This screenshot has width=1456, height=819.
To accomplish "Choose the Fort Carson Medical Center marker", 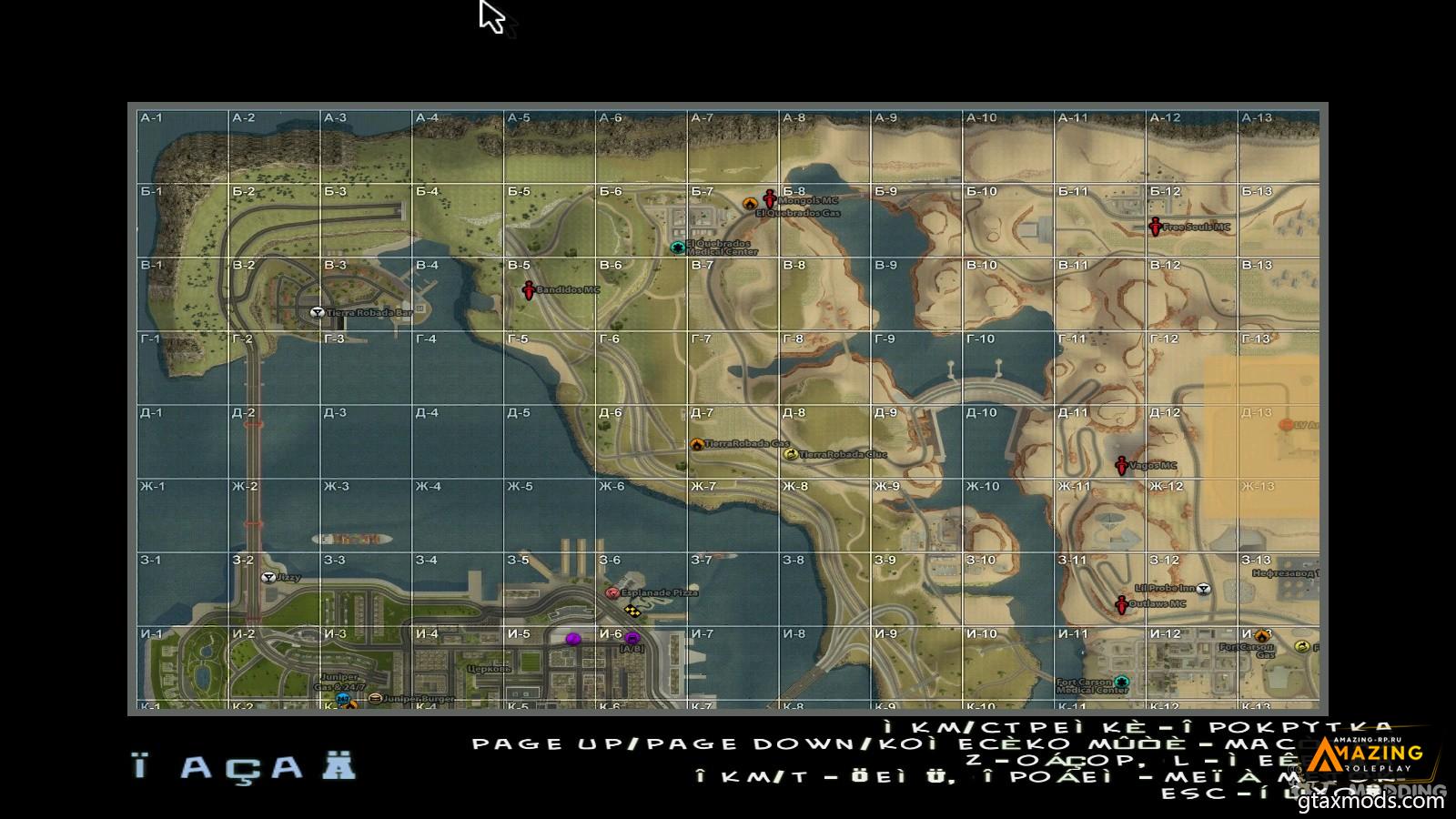I will point(1122,682).
